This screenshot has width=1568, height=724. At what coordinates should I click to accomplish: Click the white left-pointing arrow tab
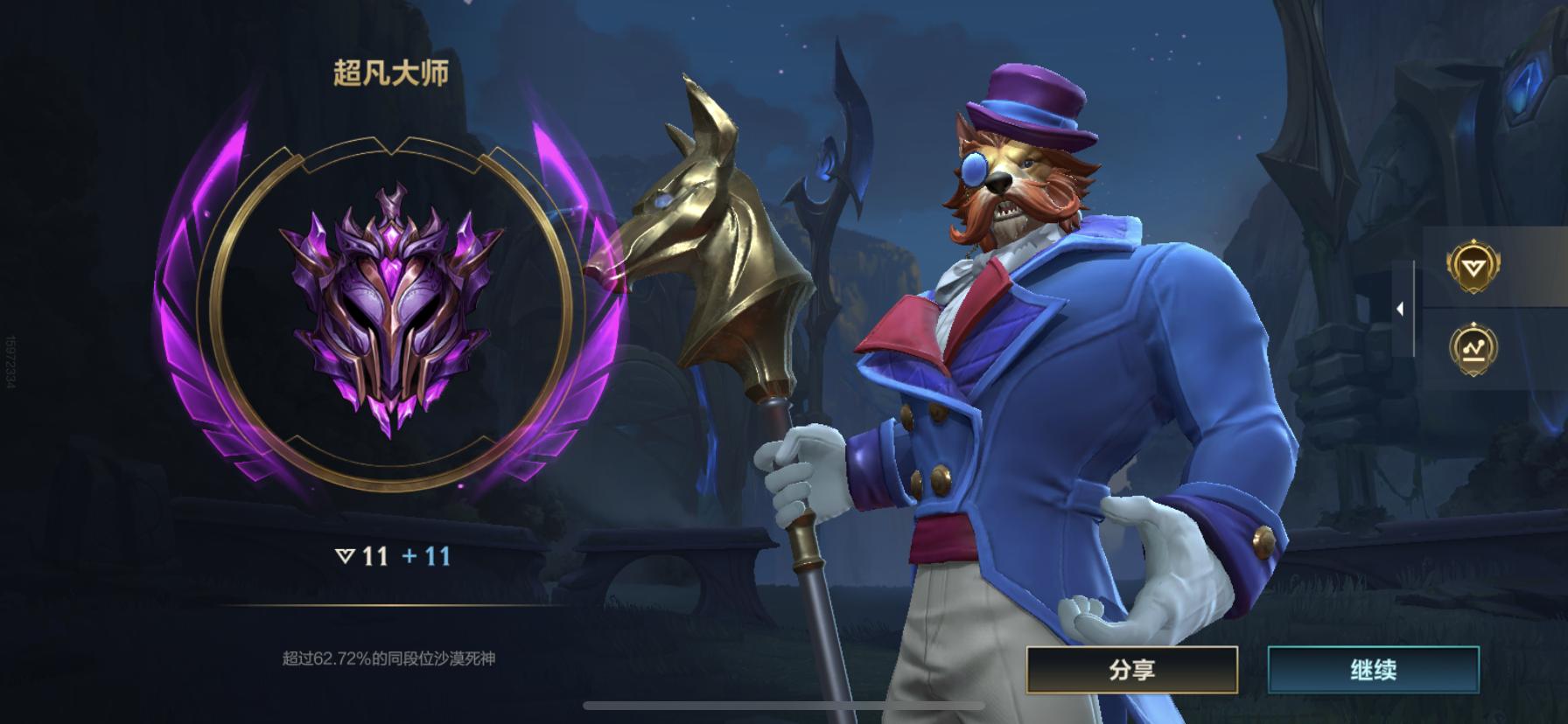click(1399, 310)
